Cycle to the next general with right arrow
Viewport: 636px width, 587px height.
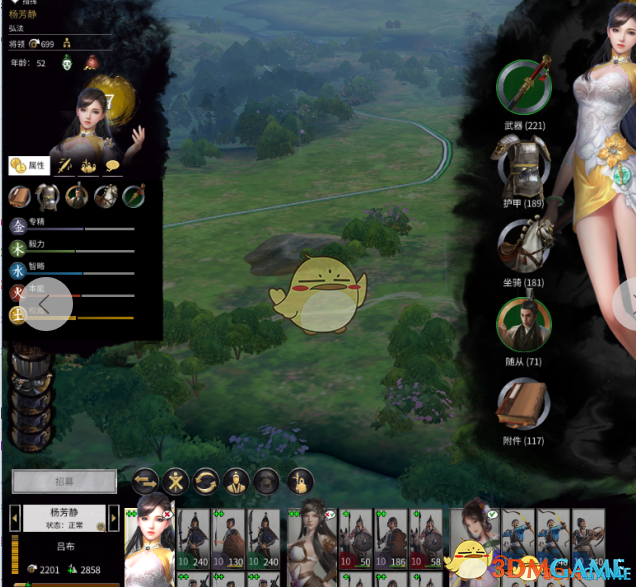point(114,518)
